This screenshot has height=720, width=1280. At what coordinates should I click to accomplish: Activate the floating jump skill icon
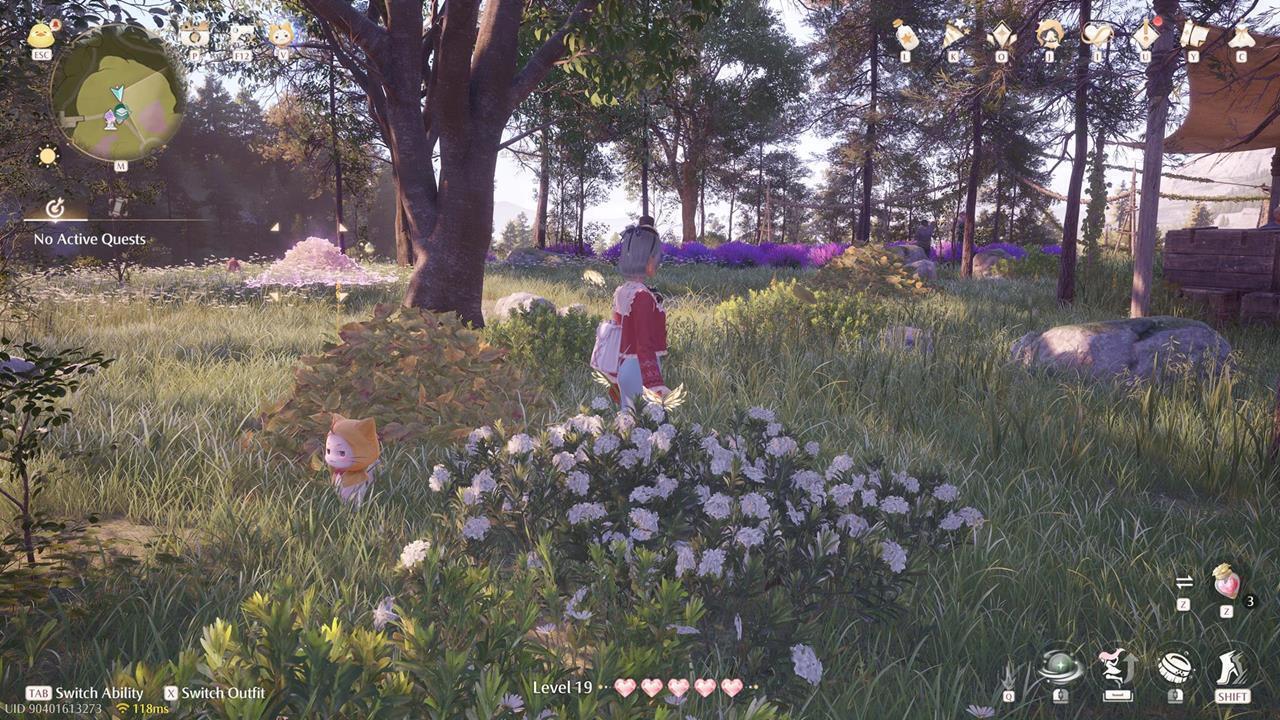pyautogui.click(x=1118, y=663)
